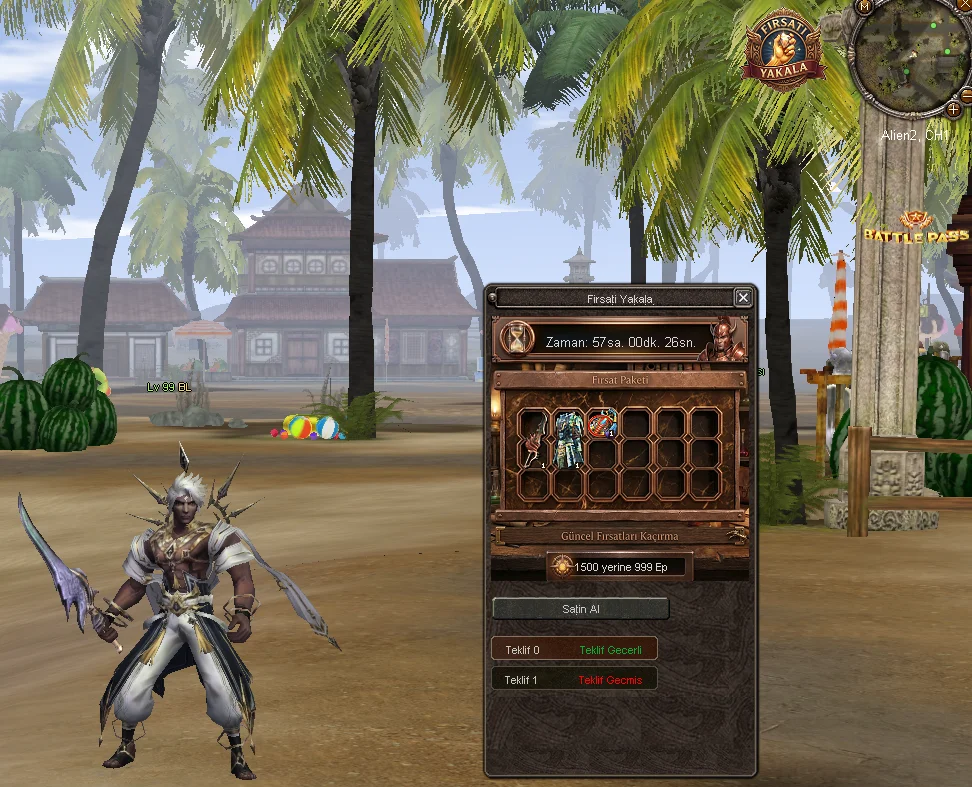Click the circular minimap
This screenshot has width=972, height=787.
pos(910,57)
